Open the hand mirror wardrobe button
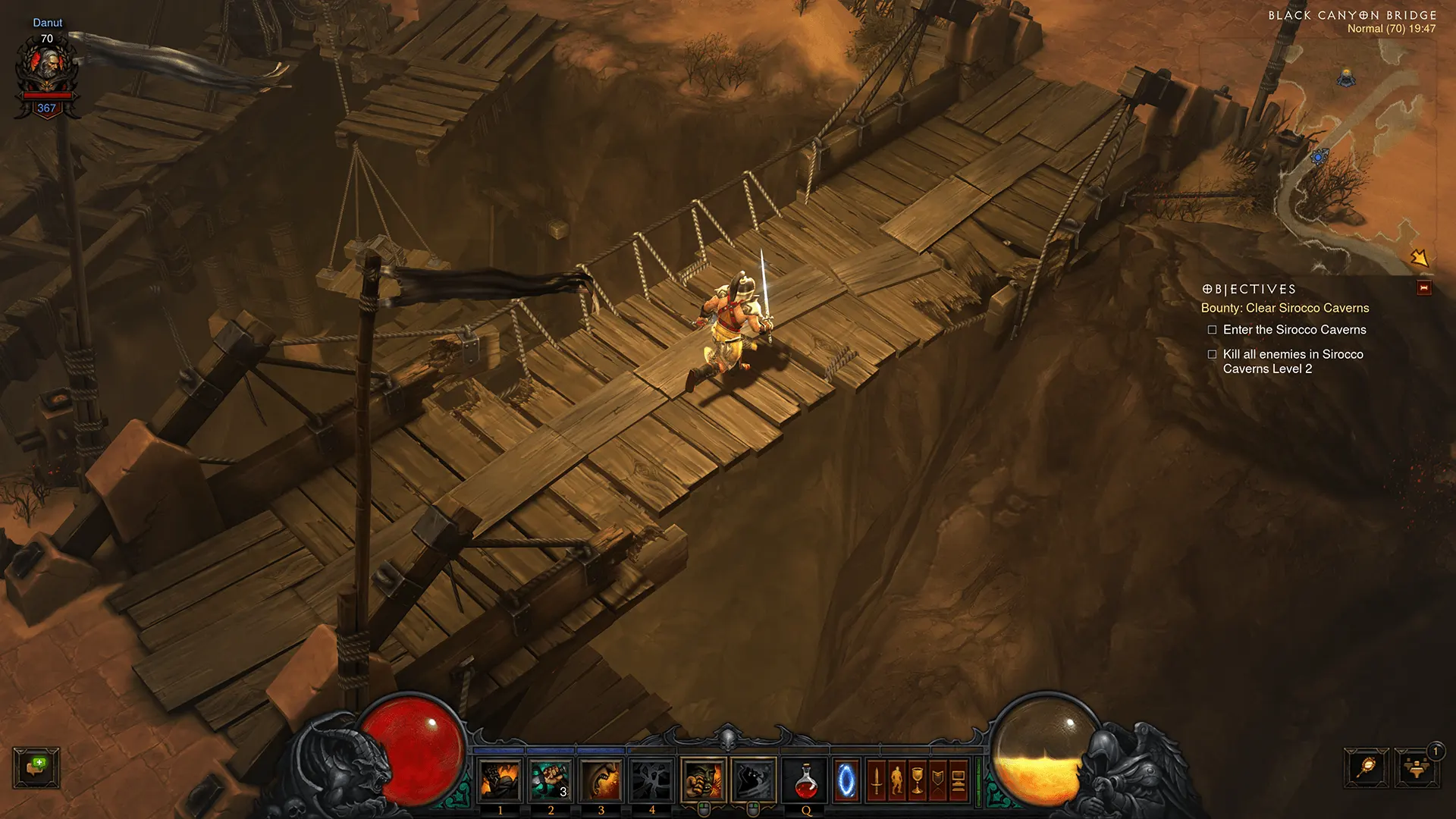The width and height of the screenshot is (1456, 819). point(1367,767)
